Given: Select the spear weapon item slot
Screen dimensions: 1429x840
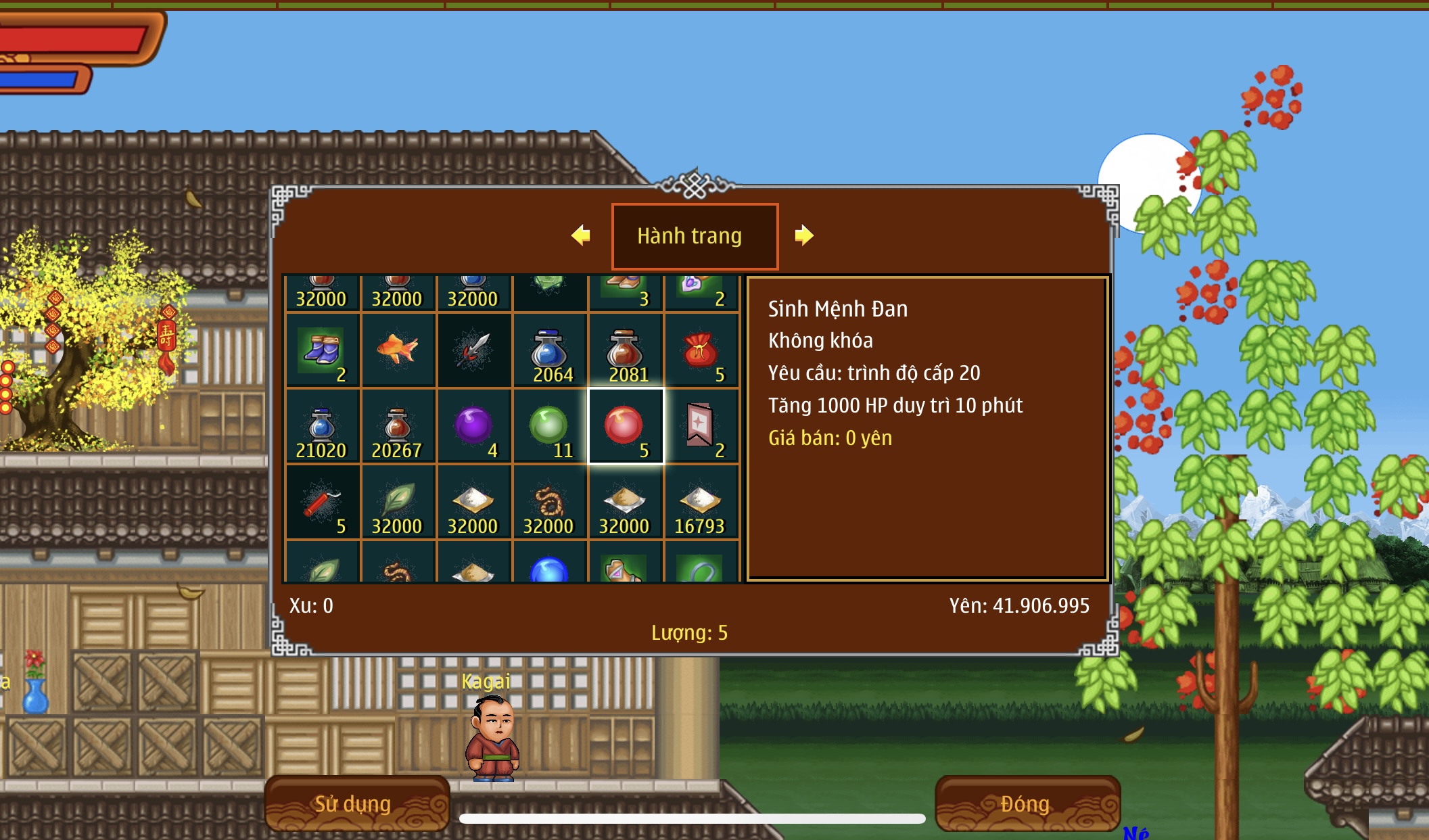Looking at the screenshot, I should pyautogui.click(x=474, y=351).
